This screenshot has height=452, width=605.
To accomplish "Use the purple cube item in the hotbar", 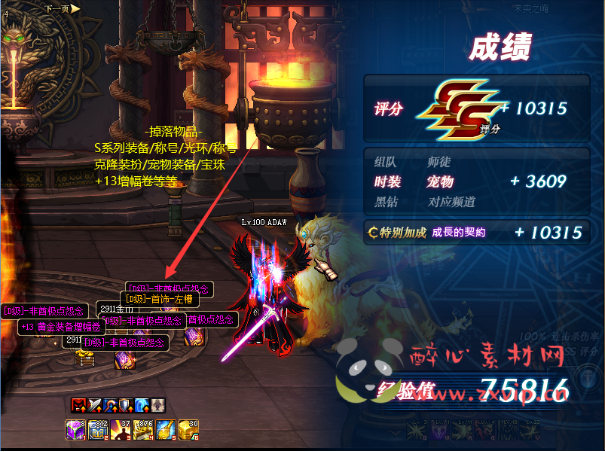I will 75,429.
